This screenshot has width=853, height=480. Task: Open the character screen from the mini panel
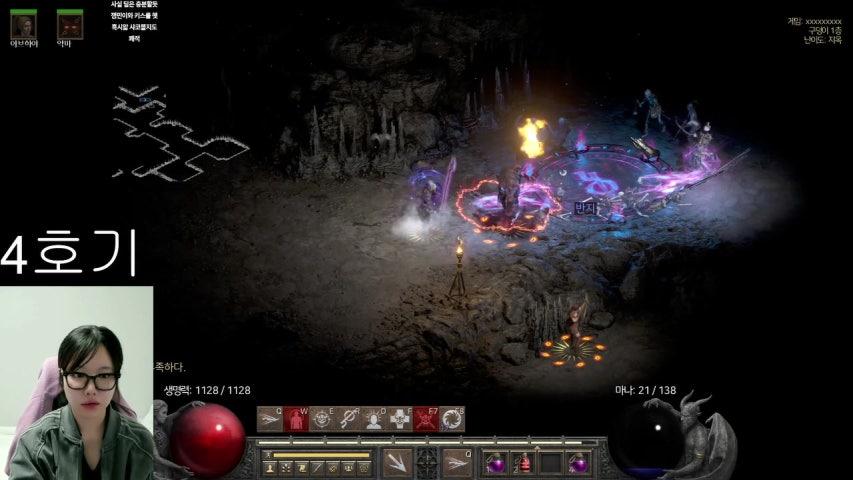(270, 467)
